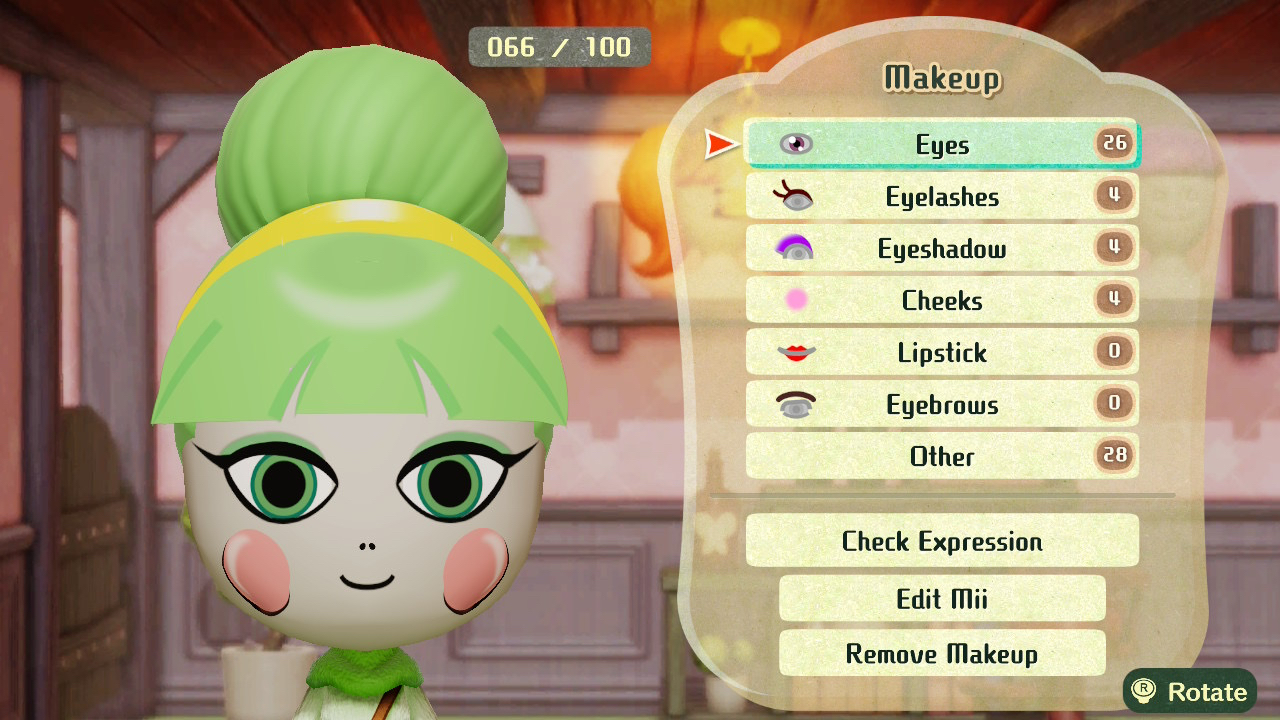This screenshot has width=1280, height=720.
Task: Click Remove Makeup button
Action: point(941,654)
